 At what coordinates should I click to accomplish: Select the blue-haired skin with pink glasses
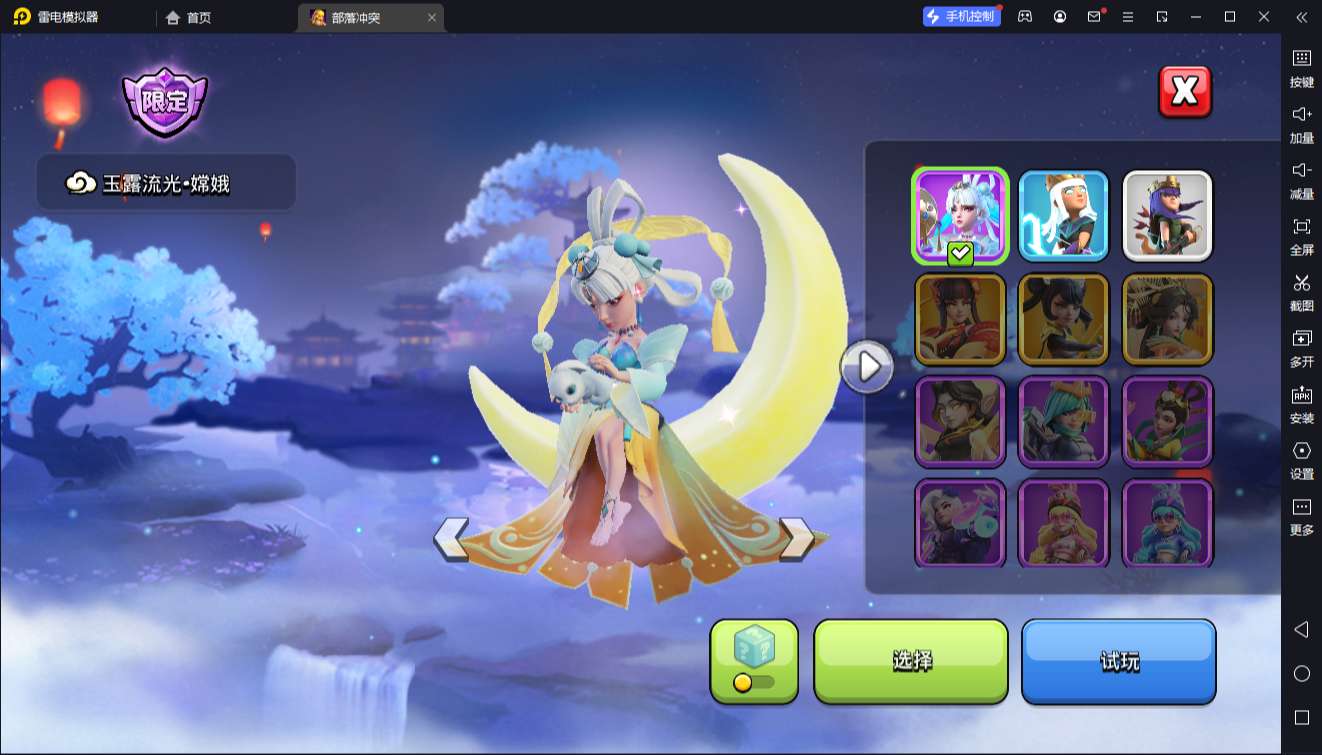[x=1167, y=523]
